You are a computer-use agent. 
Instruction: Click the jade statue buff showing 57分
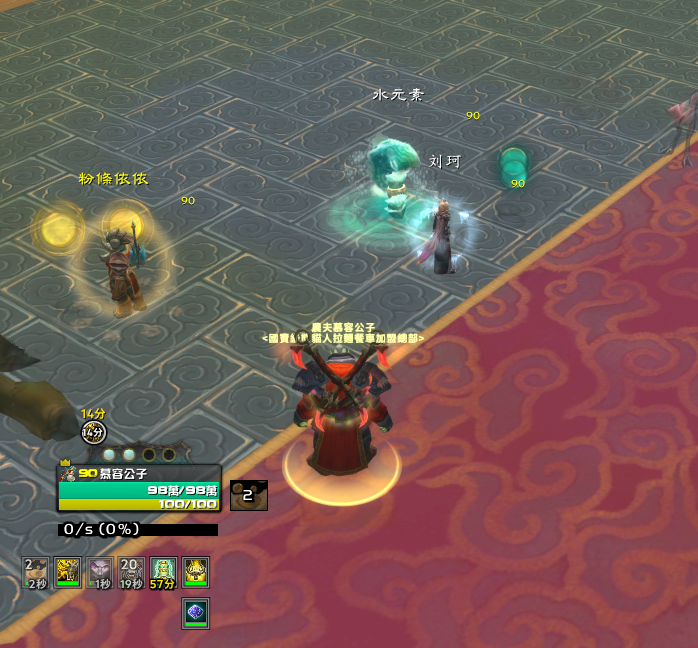163,571
